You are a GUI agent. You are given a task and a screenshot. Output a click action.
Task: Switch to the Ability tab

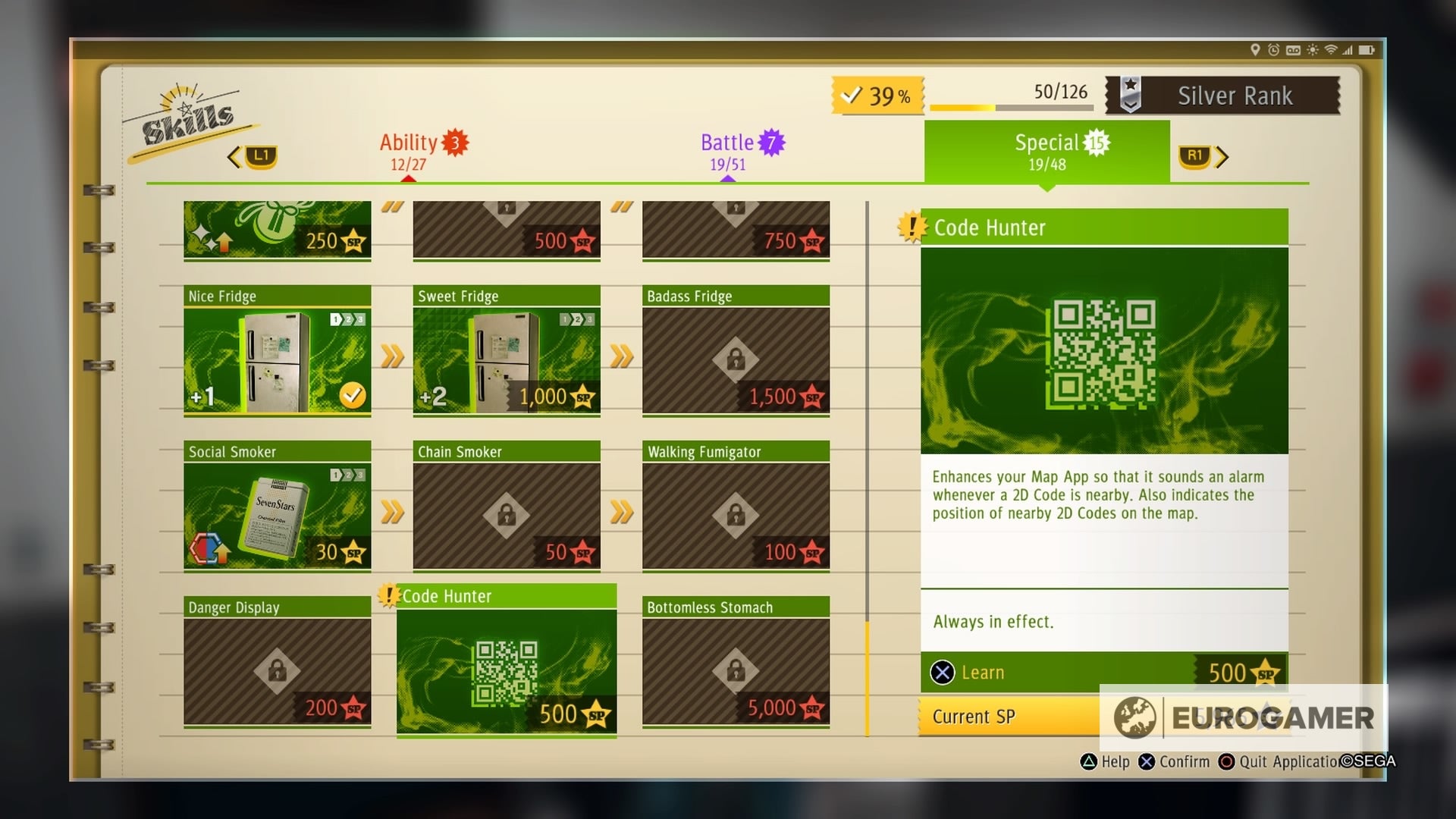pos(415,150)
